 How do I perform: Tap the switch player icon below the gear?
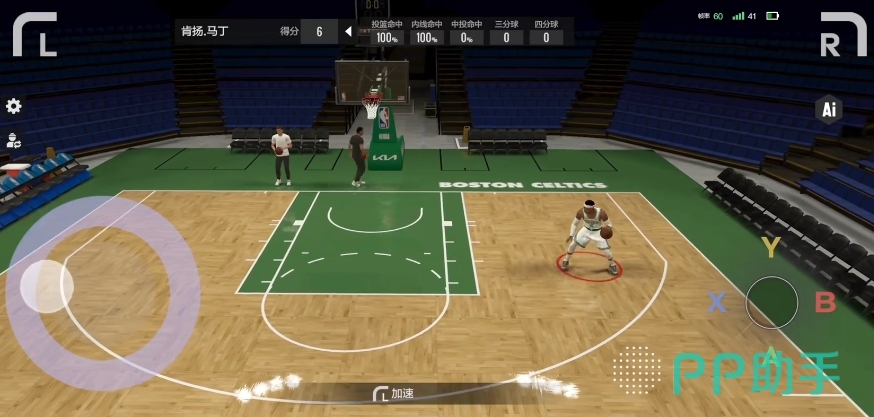coord(14,141)
